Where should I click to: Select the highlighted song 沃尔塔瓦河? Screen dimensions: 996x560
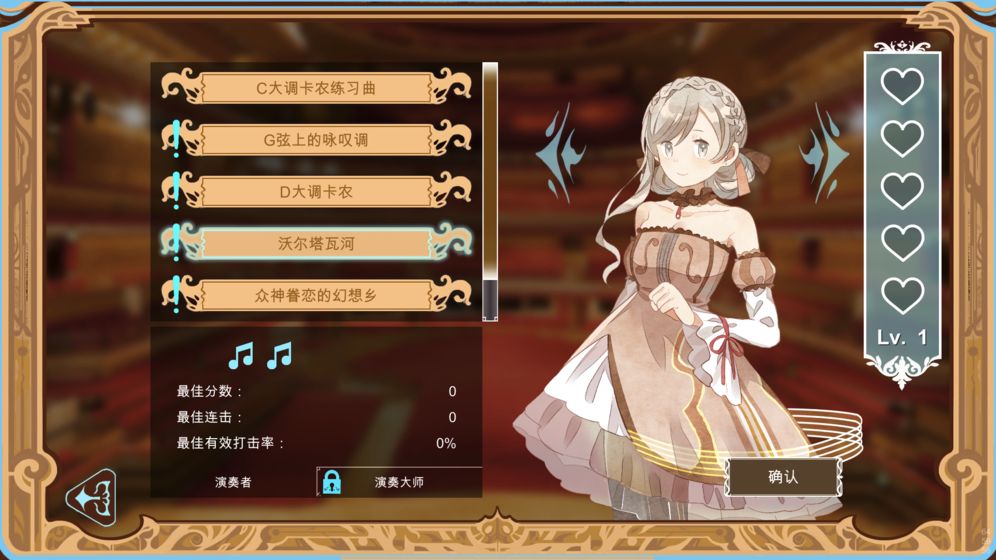tap(316, 243)
